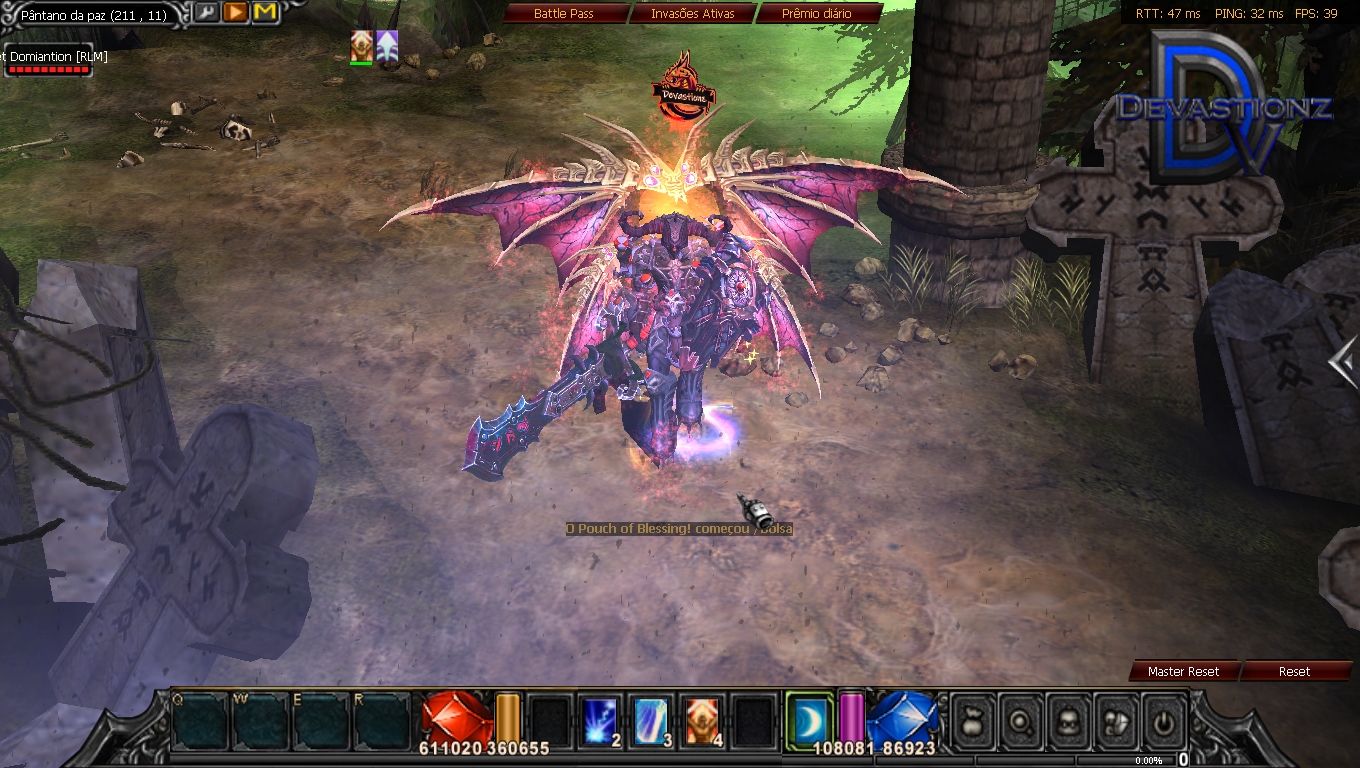The width and height of the screenshot is (1360, 768).
Task: Start the orange play-arrow helper button
Action: point(235,13)
